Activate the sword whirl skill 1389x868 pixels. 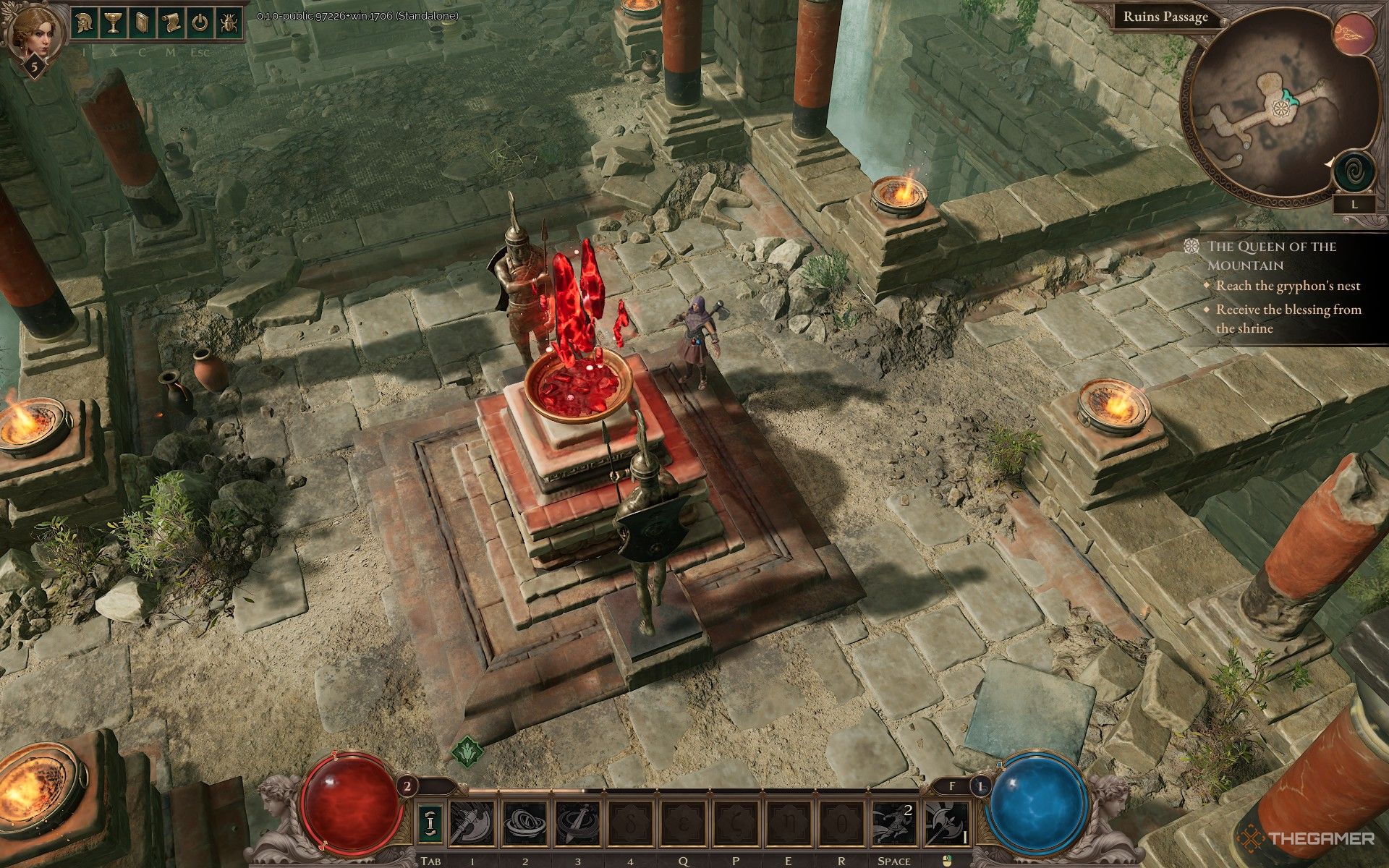(x=577, y=825)
